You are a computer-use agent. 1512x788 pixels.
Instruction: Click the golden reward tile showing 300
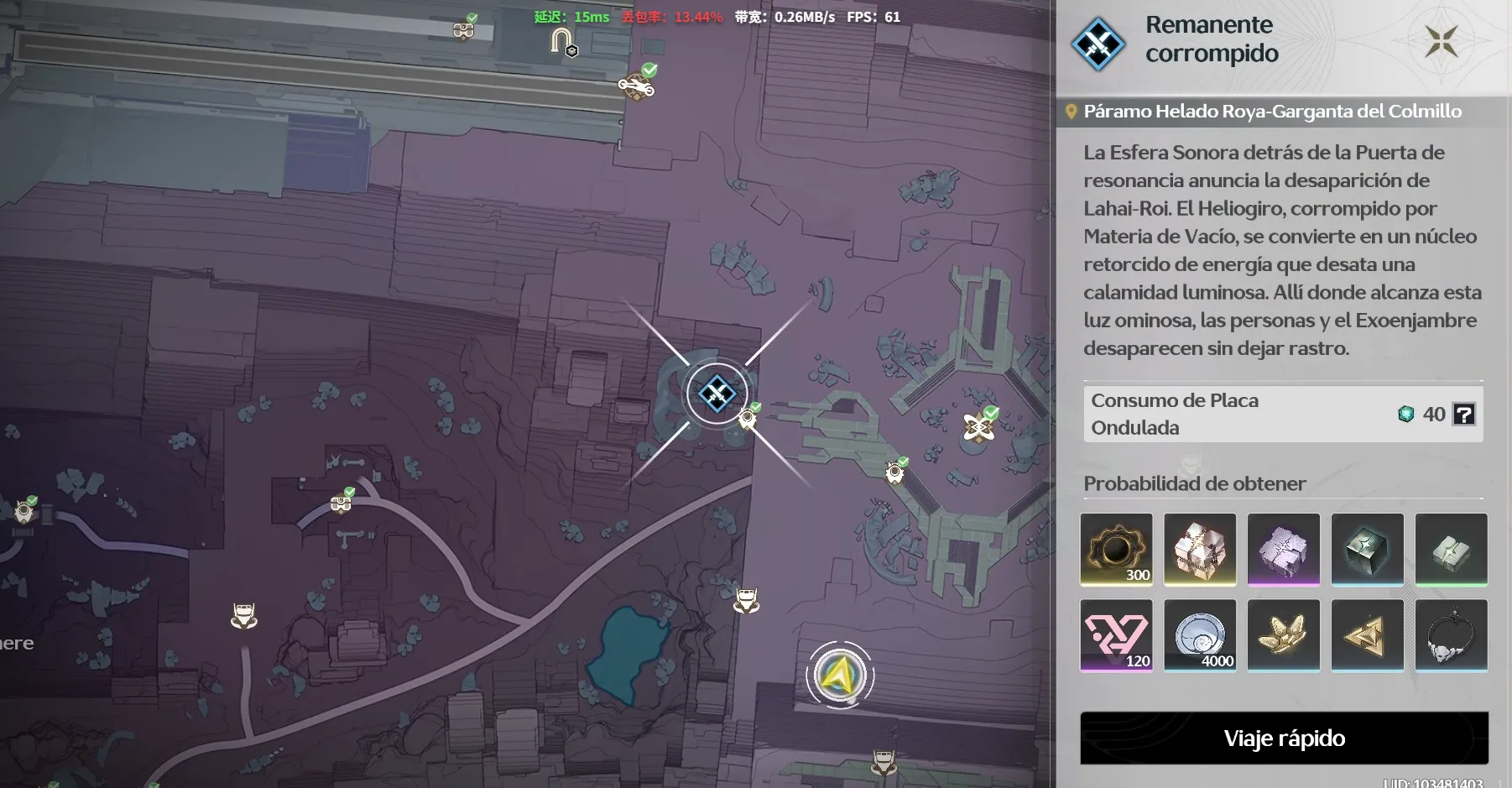point(1116,550)
